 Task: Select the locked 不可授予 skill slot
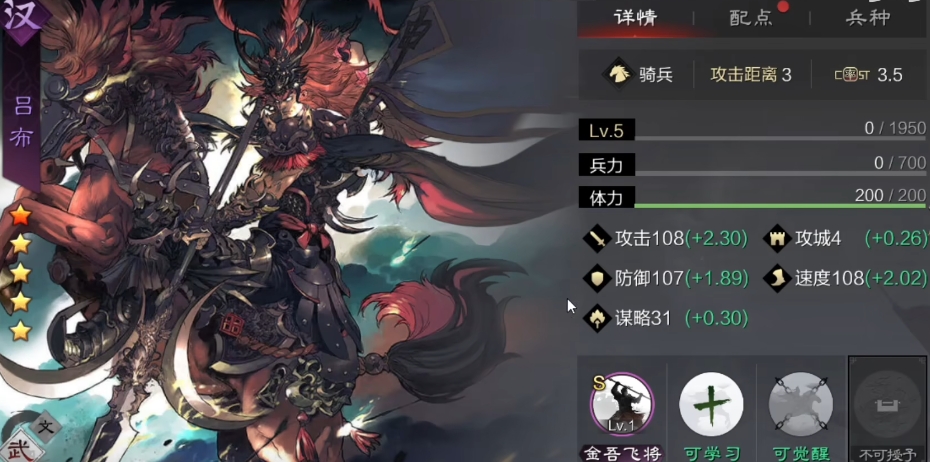(888, 407)
